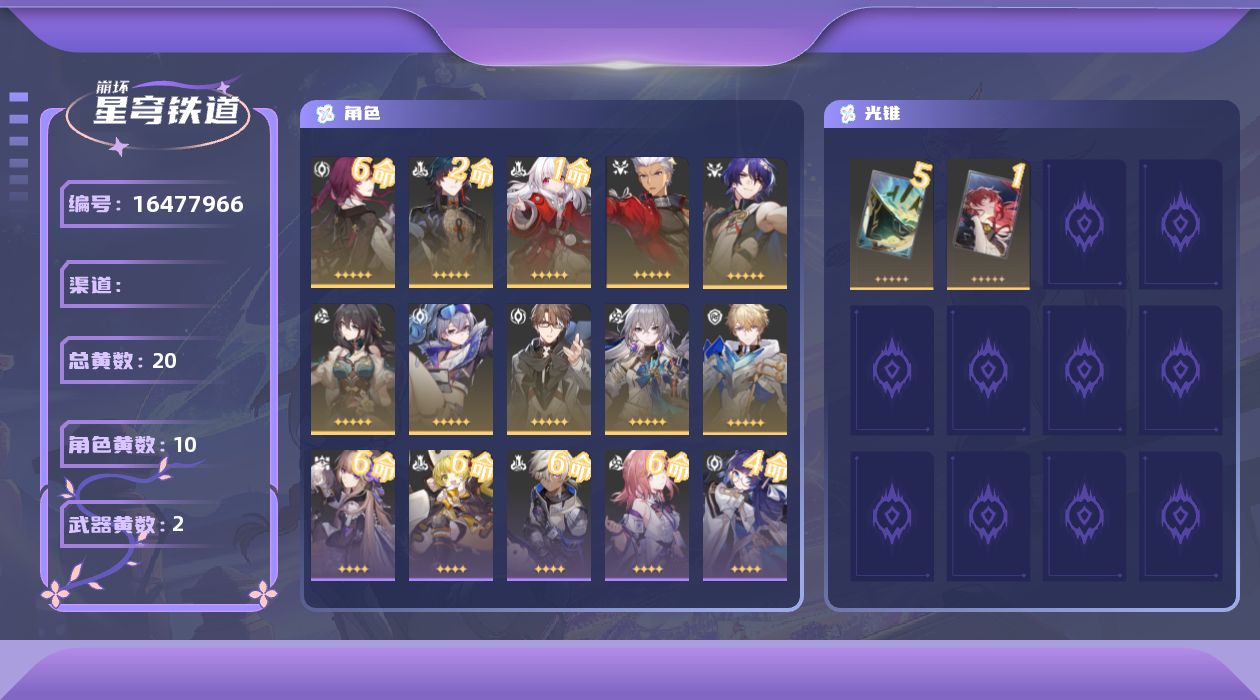This screenshot has width=1260, height=700.
Task: Select the four-star Herta card
Action: click(353, 516)
